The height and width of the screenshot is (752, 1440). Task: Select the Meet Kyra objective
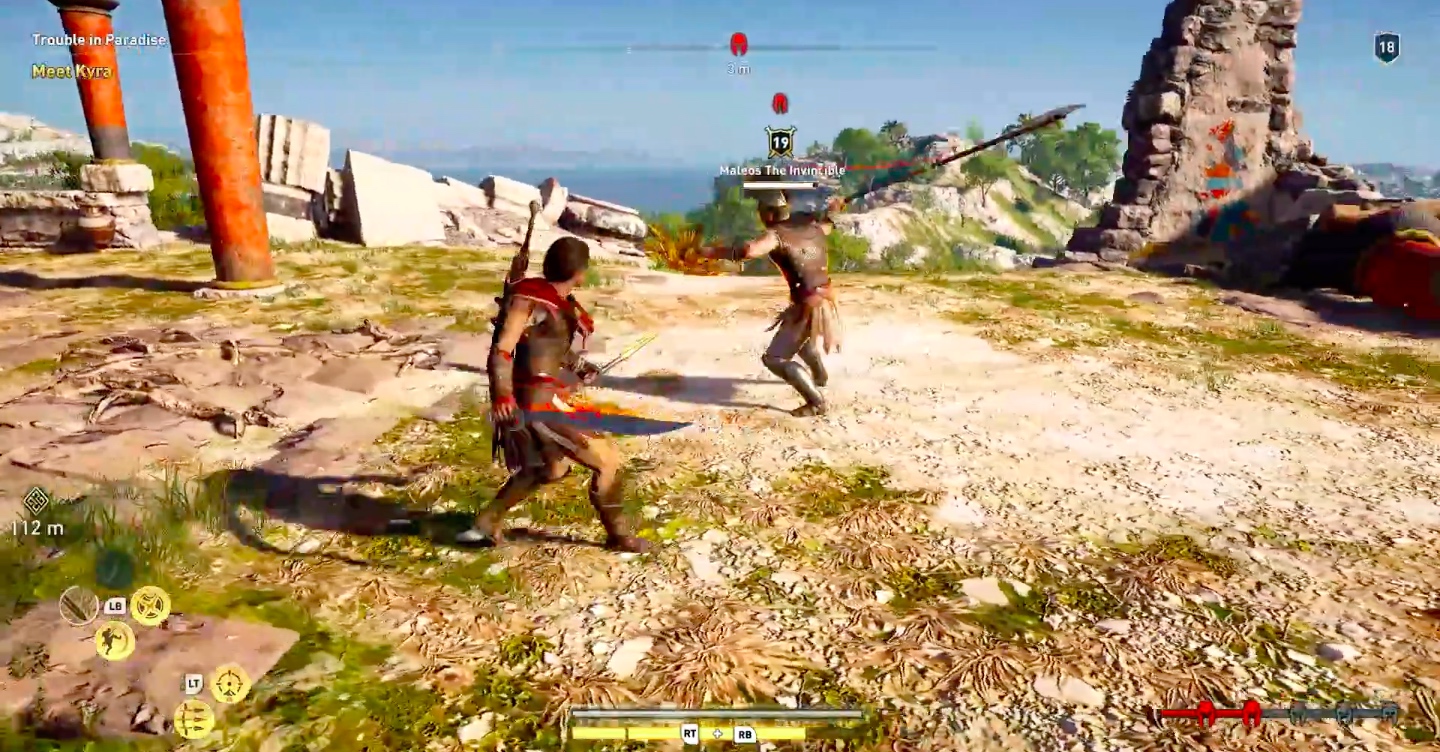click(x=71, y=71)
